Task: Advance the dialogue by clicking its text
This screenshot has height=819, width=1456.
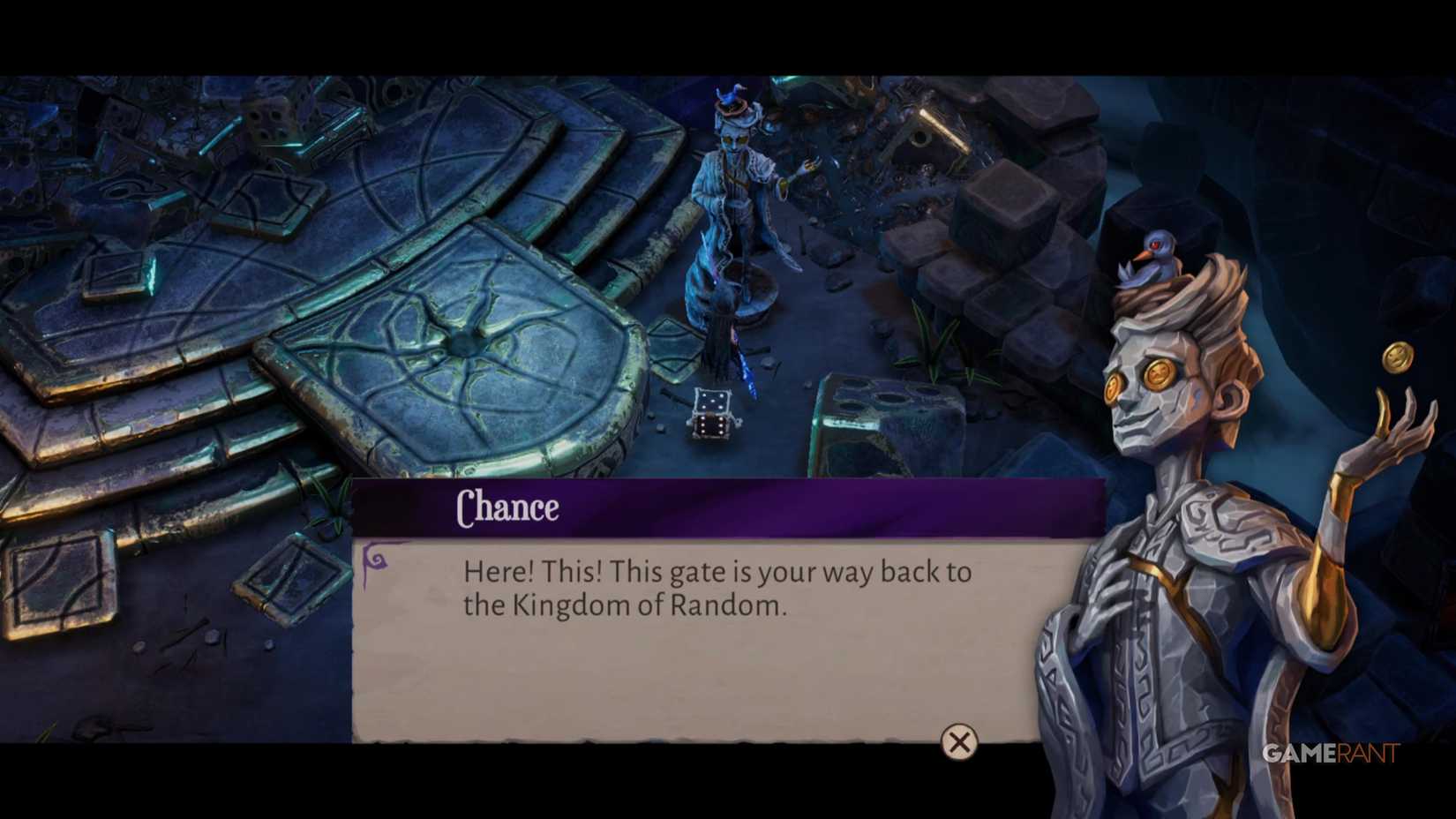Action: [717, 589]
